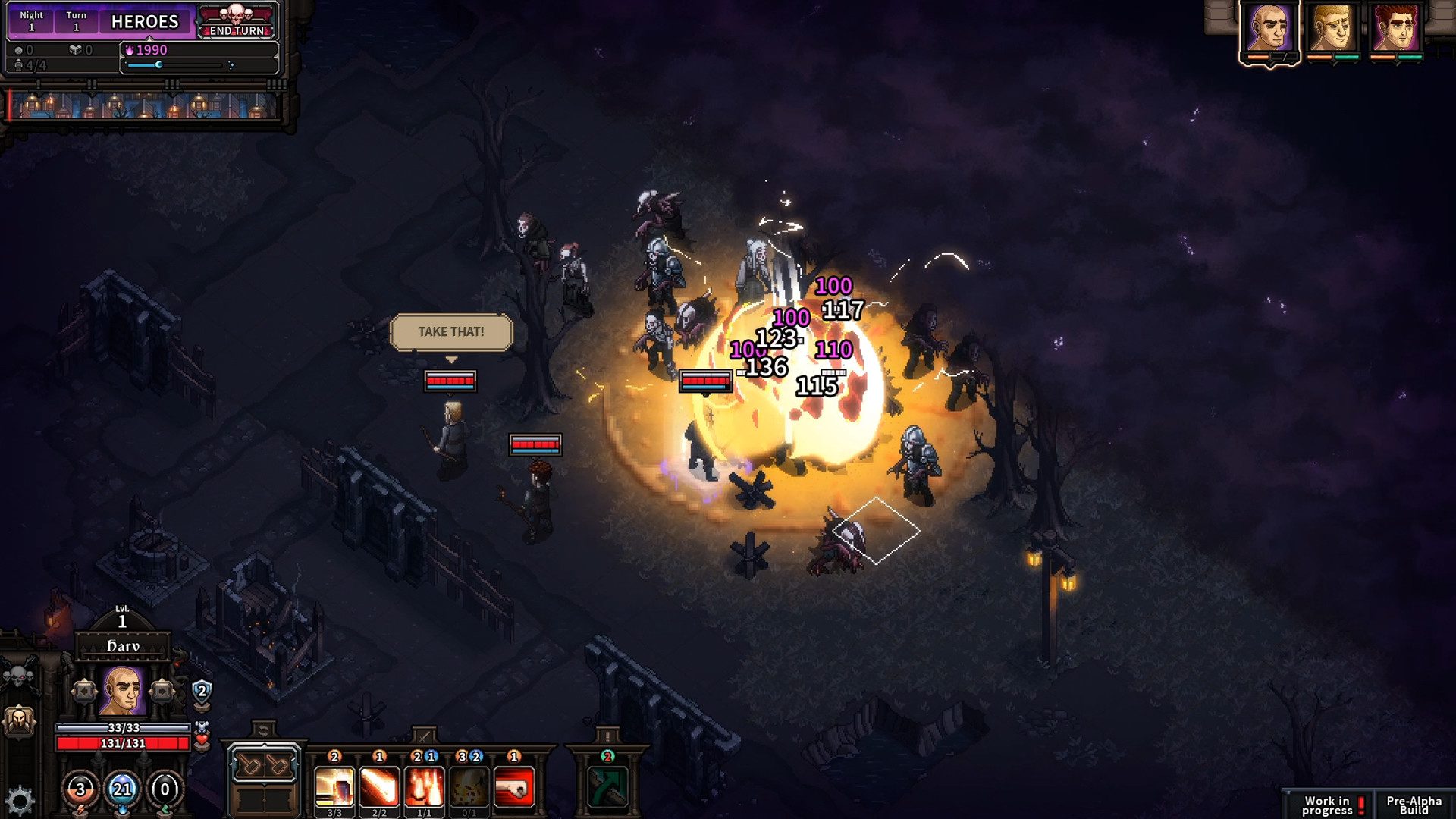Use the red punch fist skill
The width and height of the screenshot is (1456, 819).
point(514,787)
